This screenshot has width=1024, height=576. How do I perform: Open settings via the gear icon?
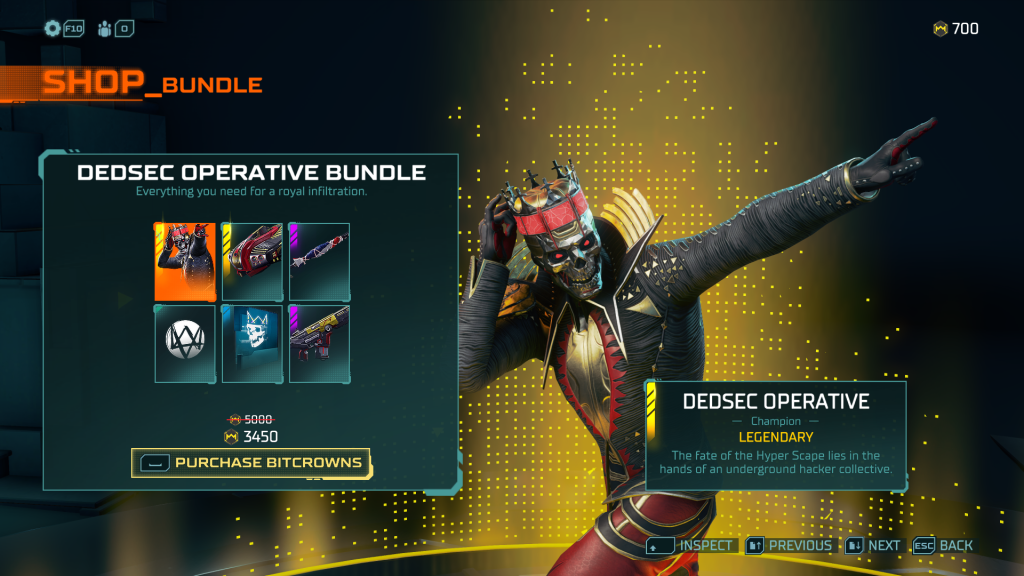coord(53,28)
